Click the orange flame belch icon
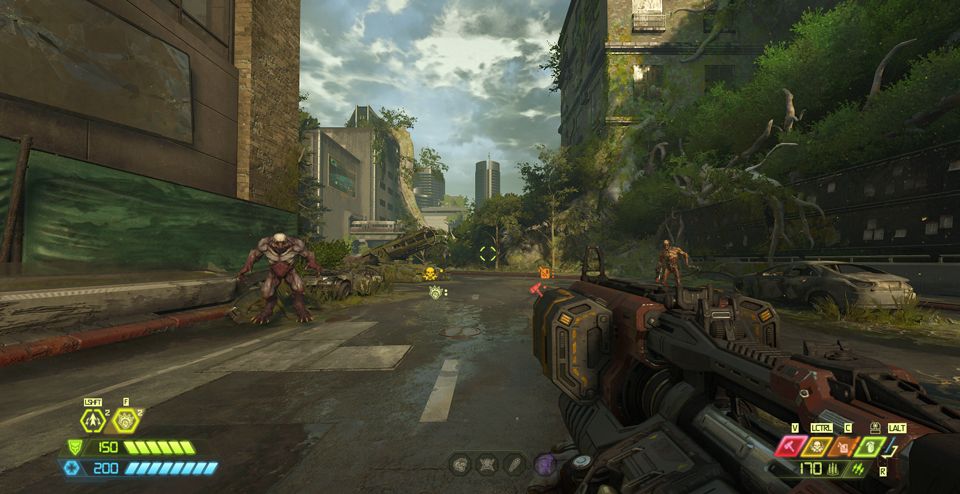This screenshot has width=960, height=494. [842, 446]
